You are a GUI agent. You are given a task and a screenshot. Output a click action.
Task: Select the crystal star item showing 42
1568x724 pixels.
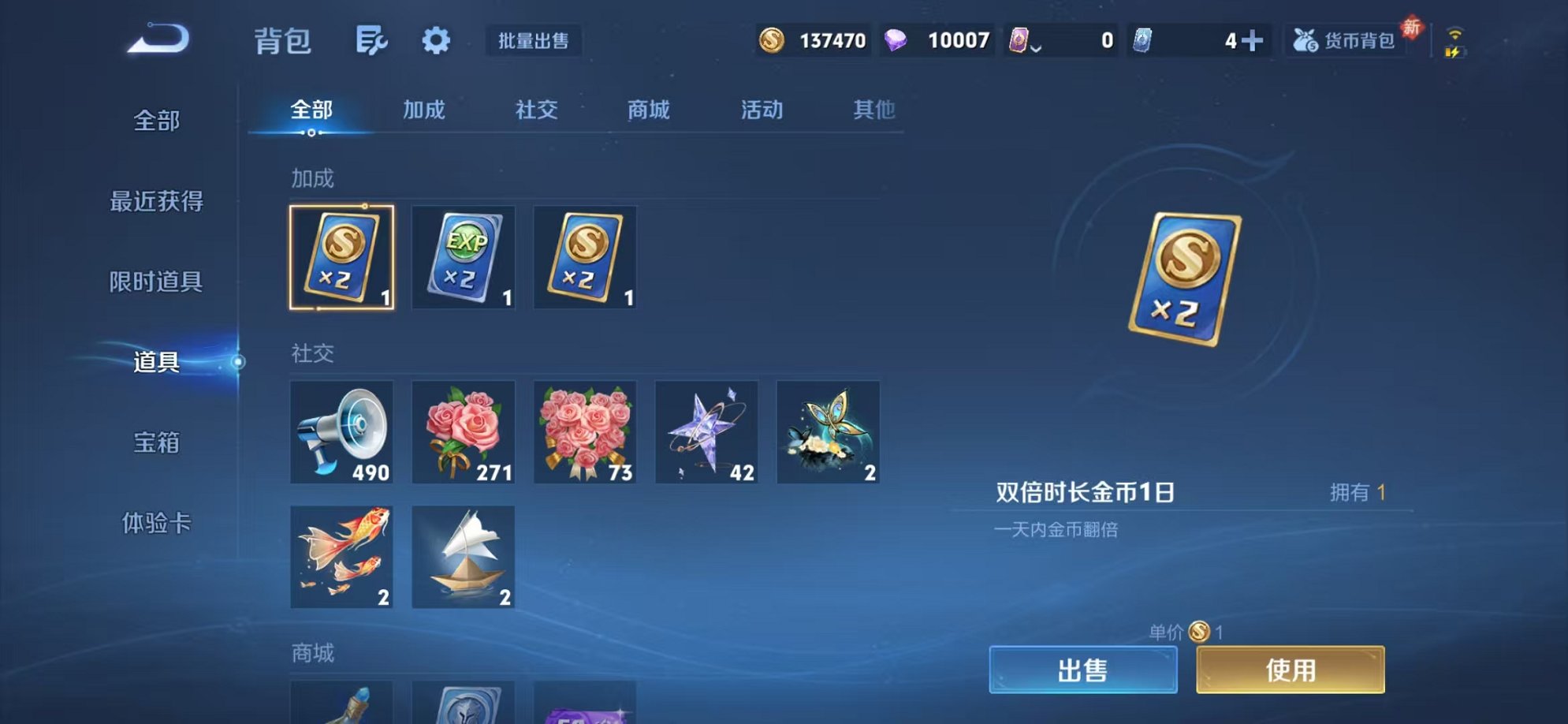point(706,431)
